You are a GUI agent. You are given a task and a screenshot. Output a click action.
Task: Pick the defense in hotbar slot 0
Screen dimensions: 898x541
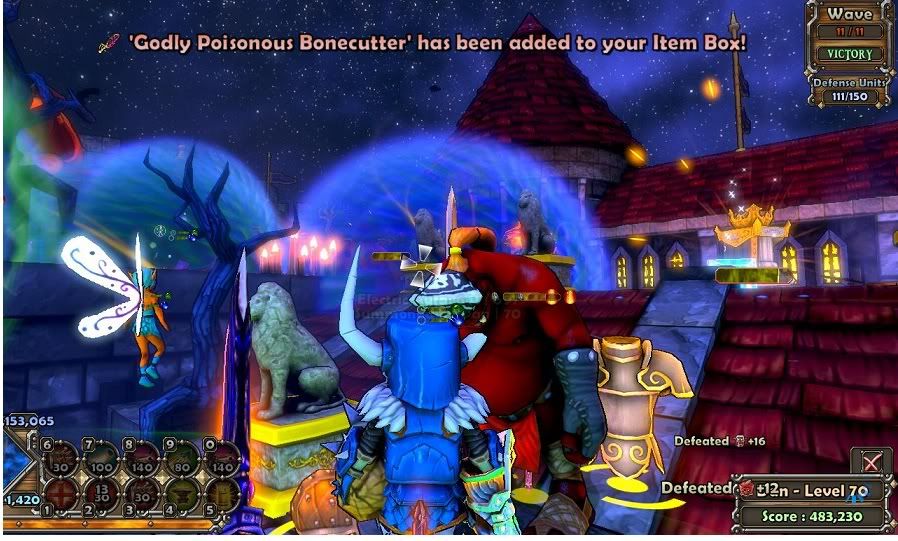coord(220,457)
